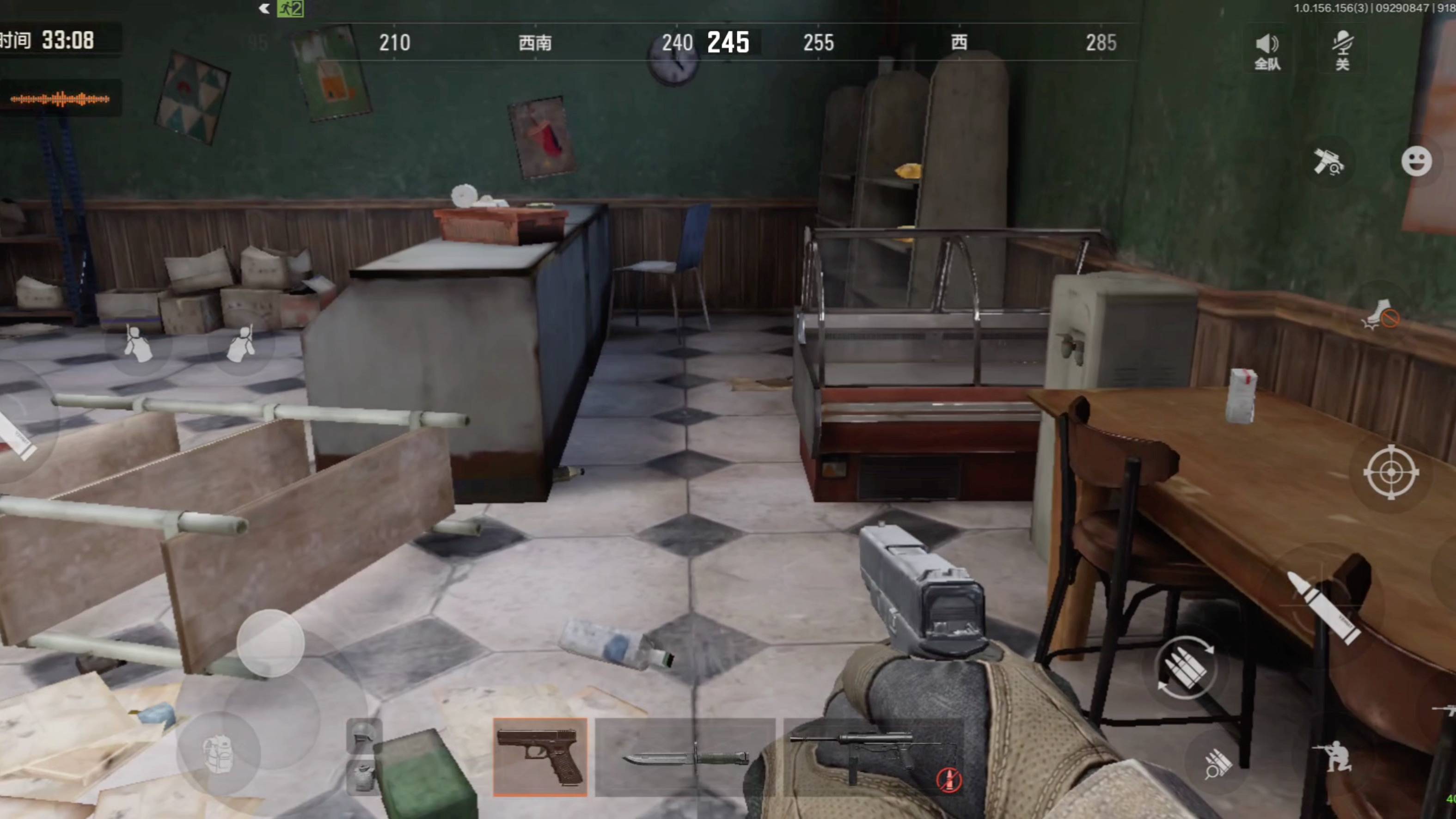
Task: Tap the movement joystick knob
Action: [271, 643]
